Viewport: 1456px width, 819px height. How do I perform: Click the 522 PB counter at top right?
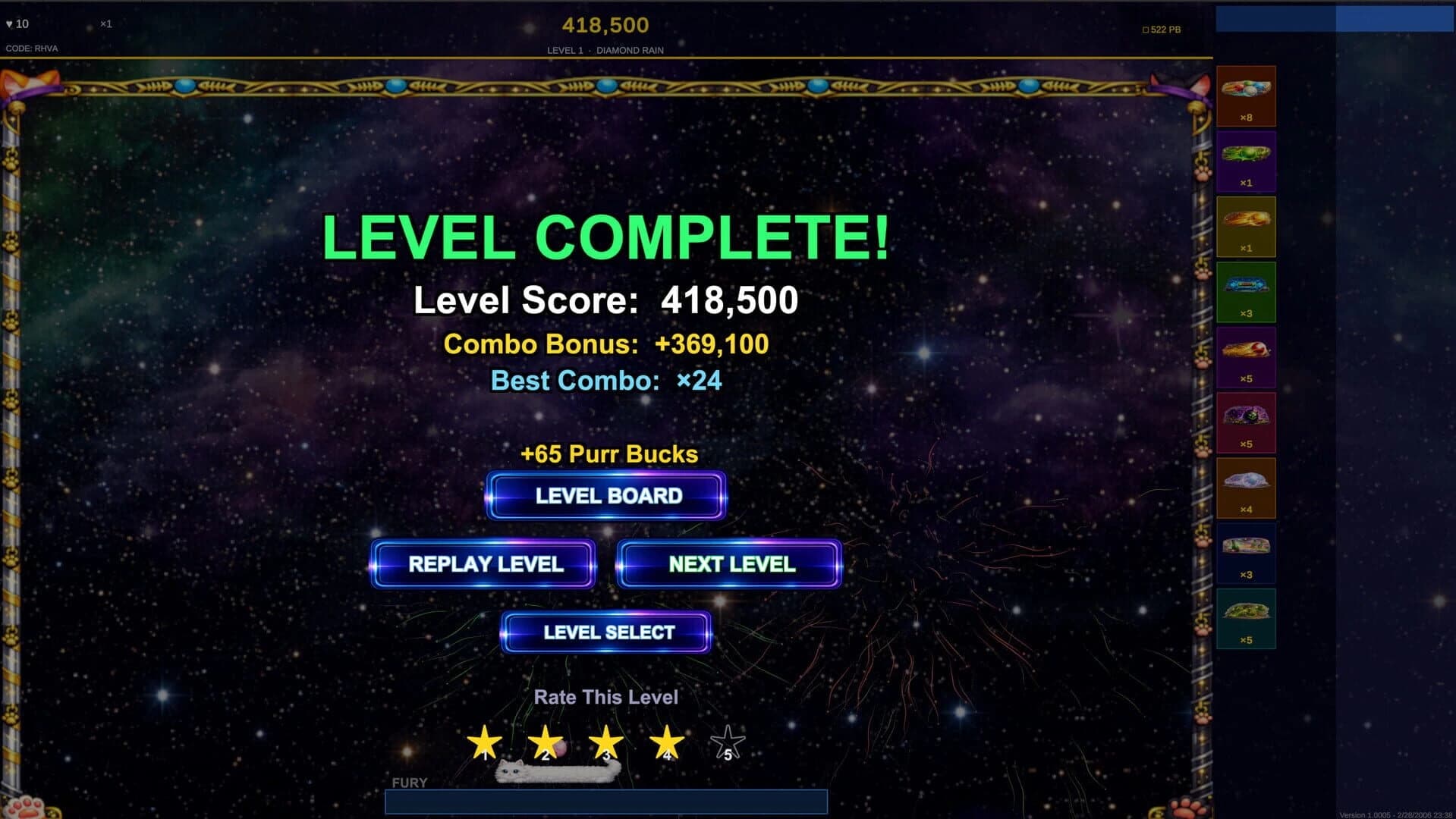pos(1163,29)
